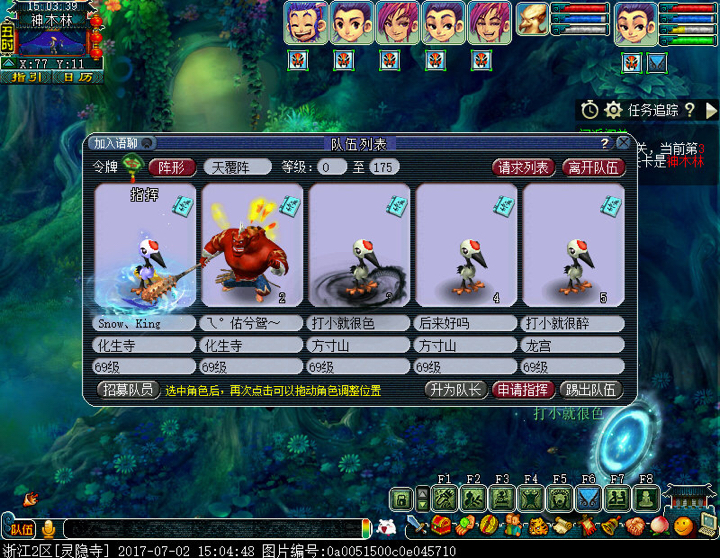Select the red ogre team member card
Image resolution: width=720 pixels, height=558 pixels.
tap(251, 246)
